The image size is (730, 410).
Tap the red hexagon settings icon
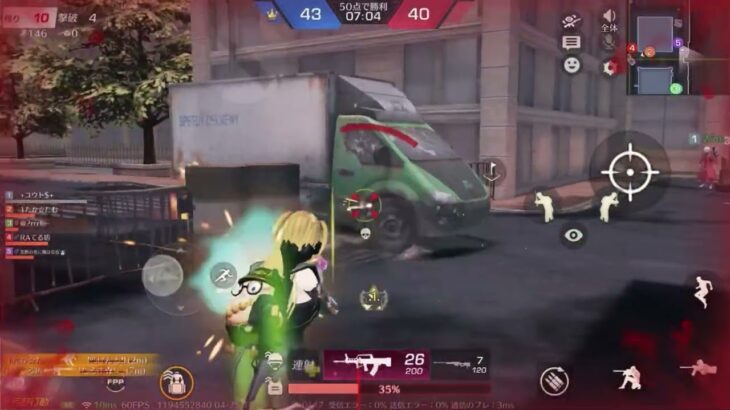pos(608,67)
